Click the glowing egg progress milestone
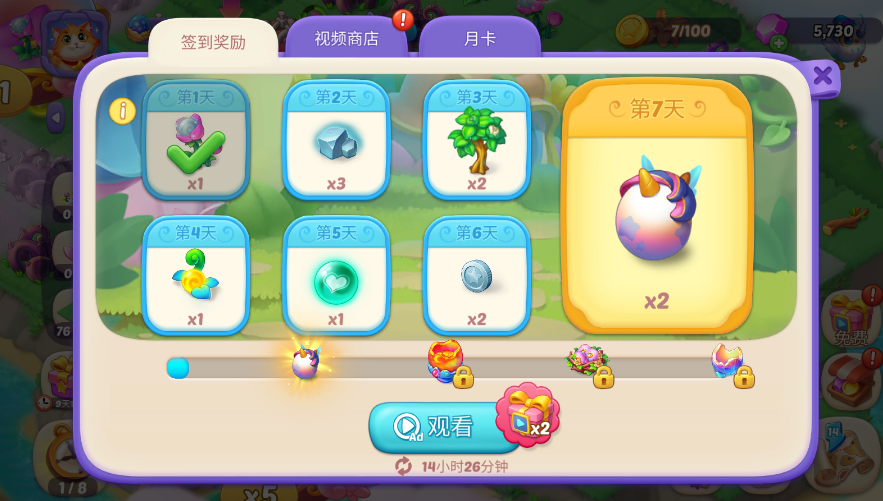Screen dimensions: 883x501 coord(305,361)
